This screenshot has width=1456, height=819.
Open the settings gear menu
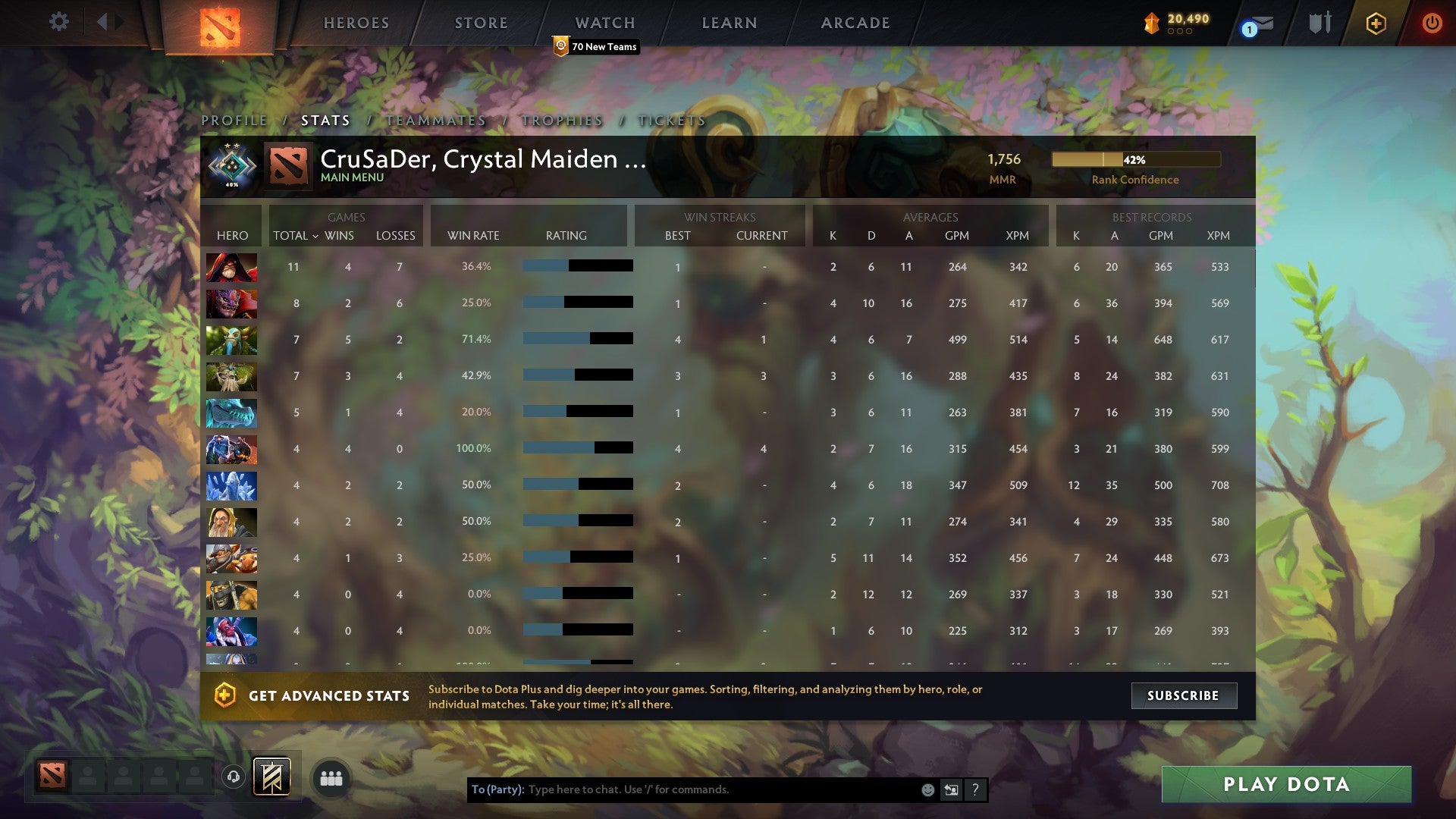[x=59, y=22]
